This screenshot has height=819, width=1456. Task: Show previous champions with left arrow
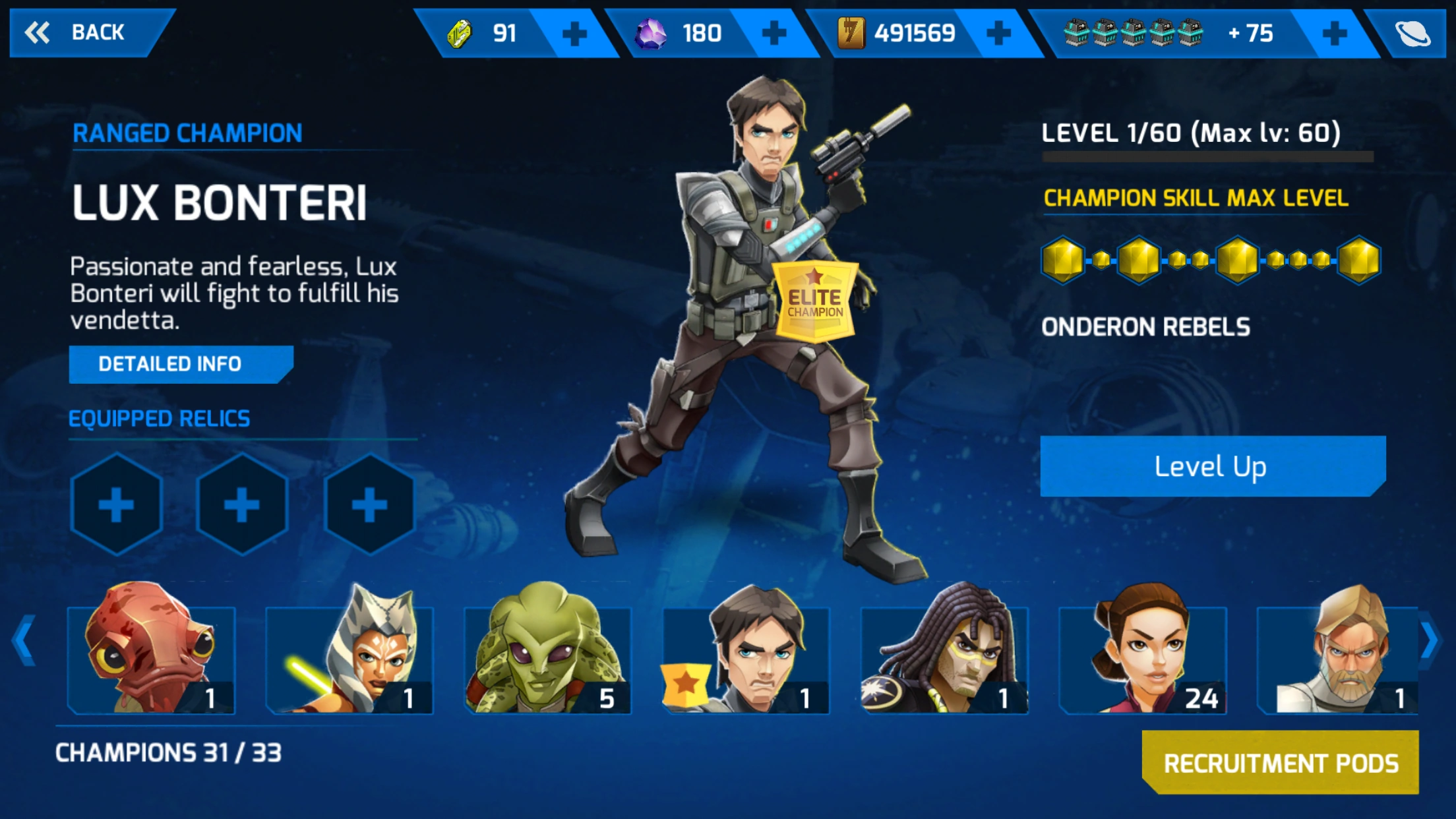pyautogui.click(x=24, y=640)
